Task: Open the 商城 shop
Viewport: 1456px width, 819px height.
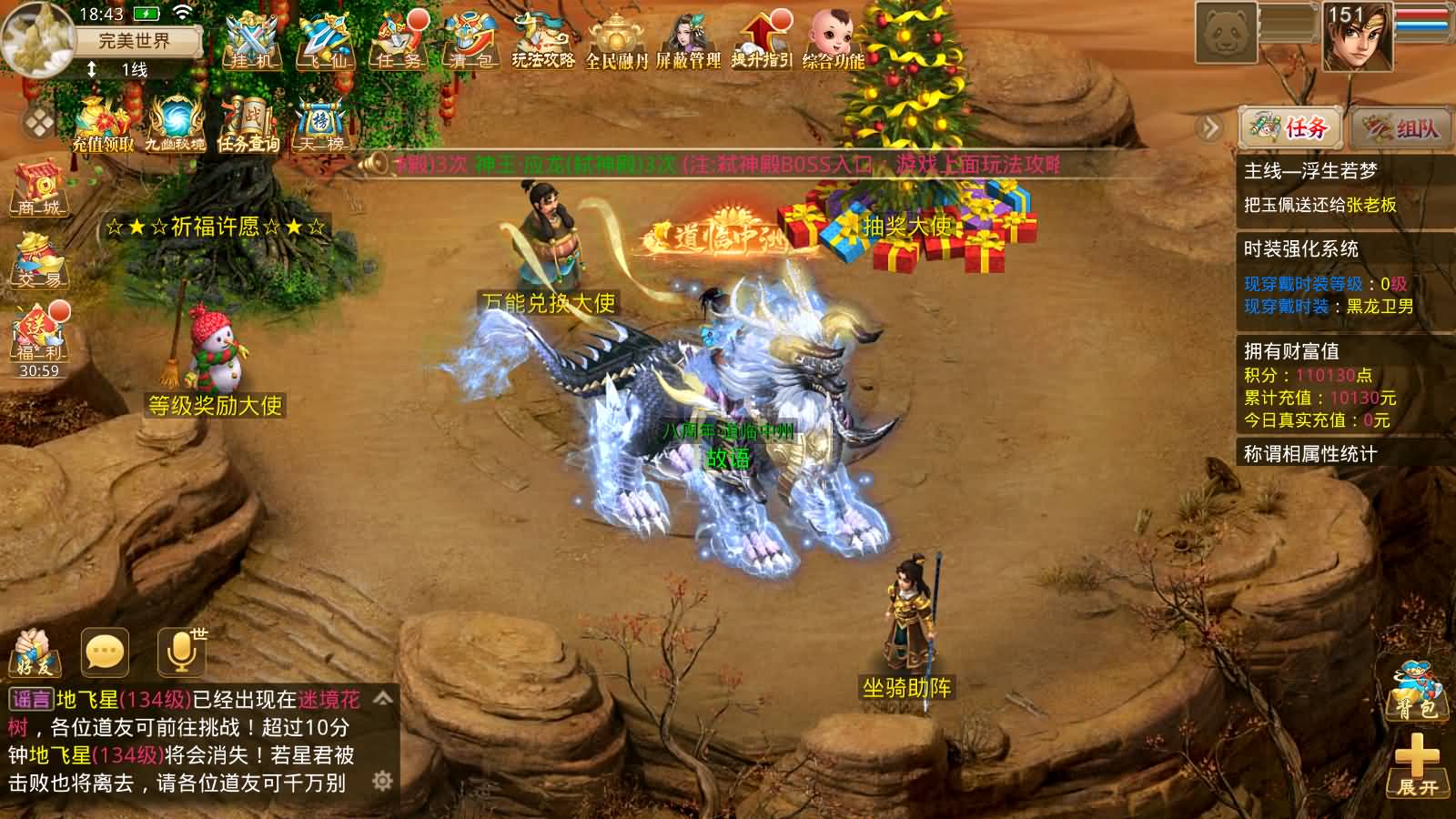Action: pos(38,188)
